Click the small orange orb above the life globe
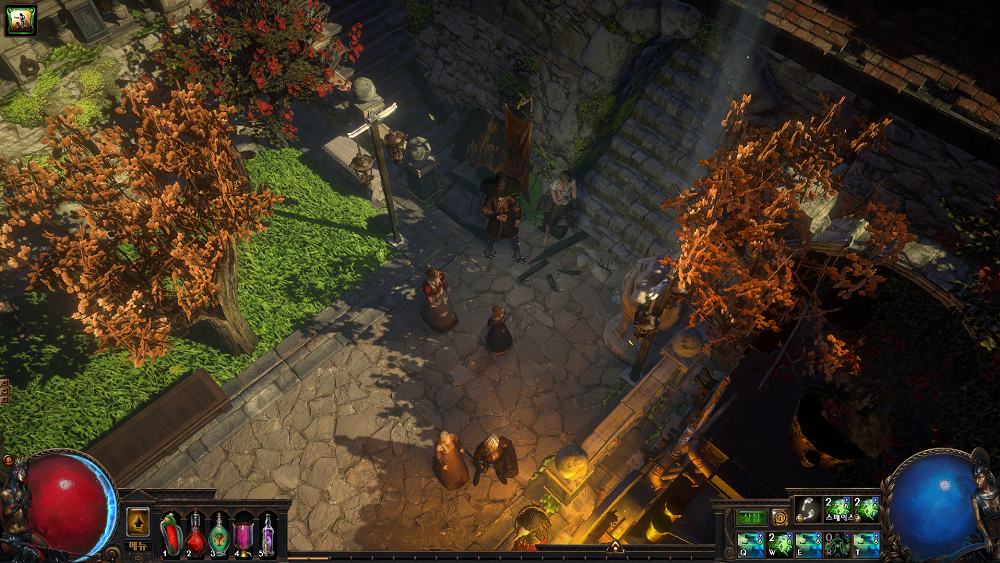Screen dimensions: 1000x563 tap(9, 460)
